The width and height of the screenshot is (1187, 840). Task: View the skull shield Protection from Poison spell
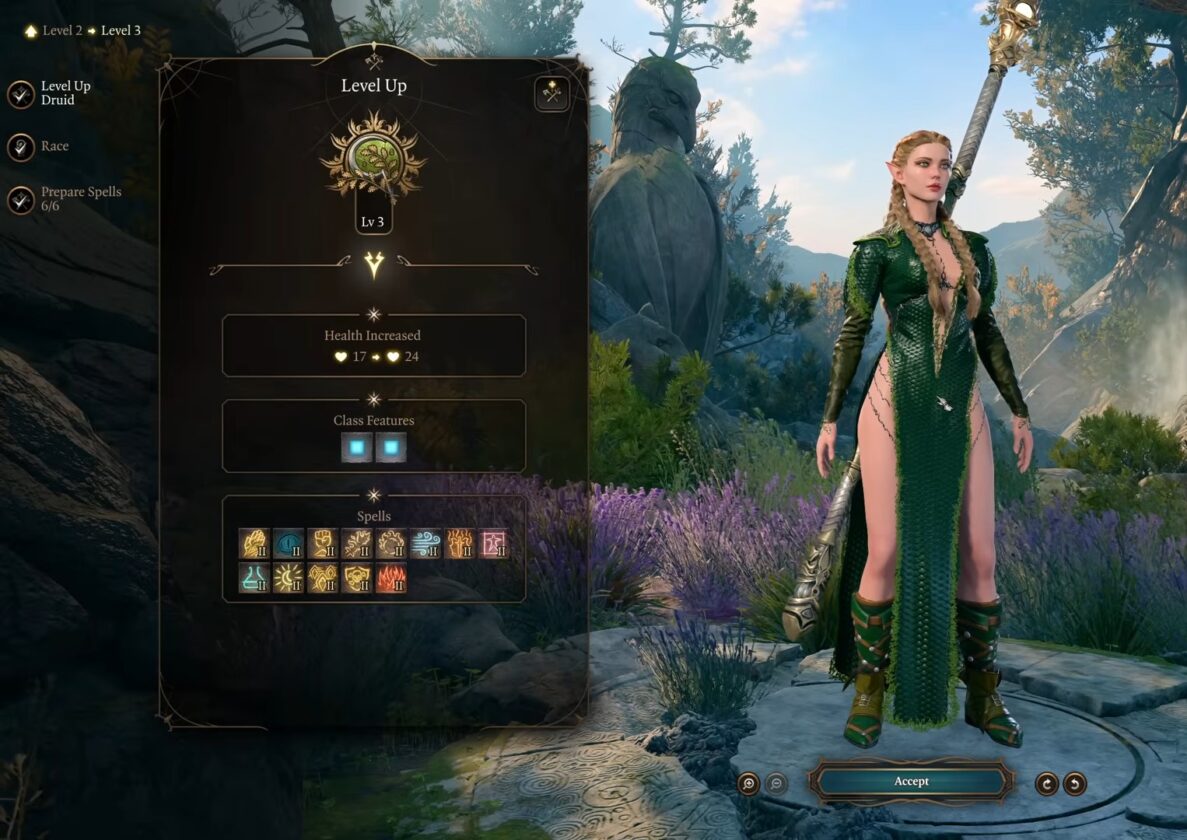(357, 578)
